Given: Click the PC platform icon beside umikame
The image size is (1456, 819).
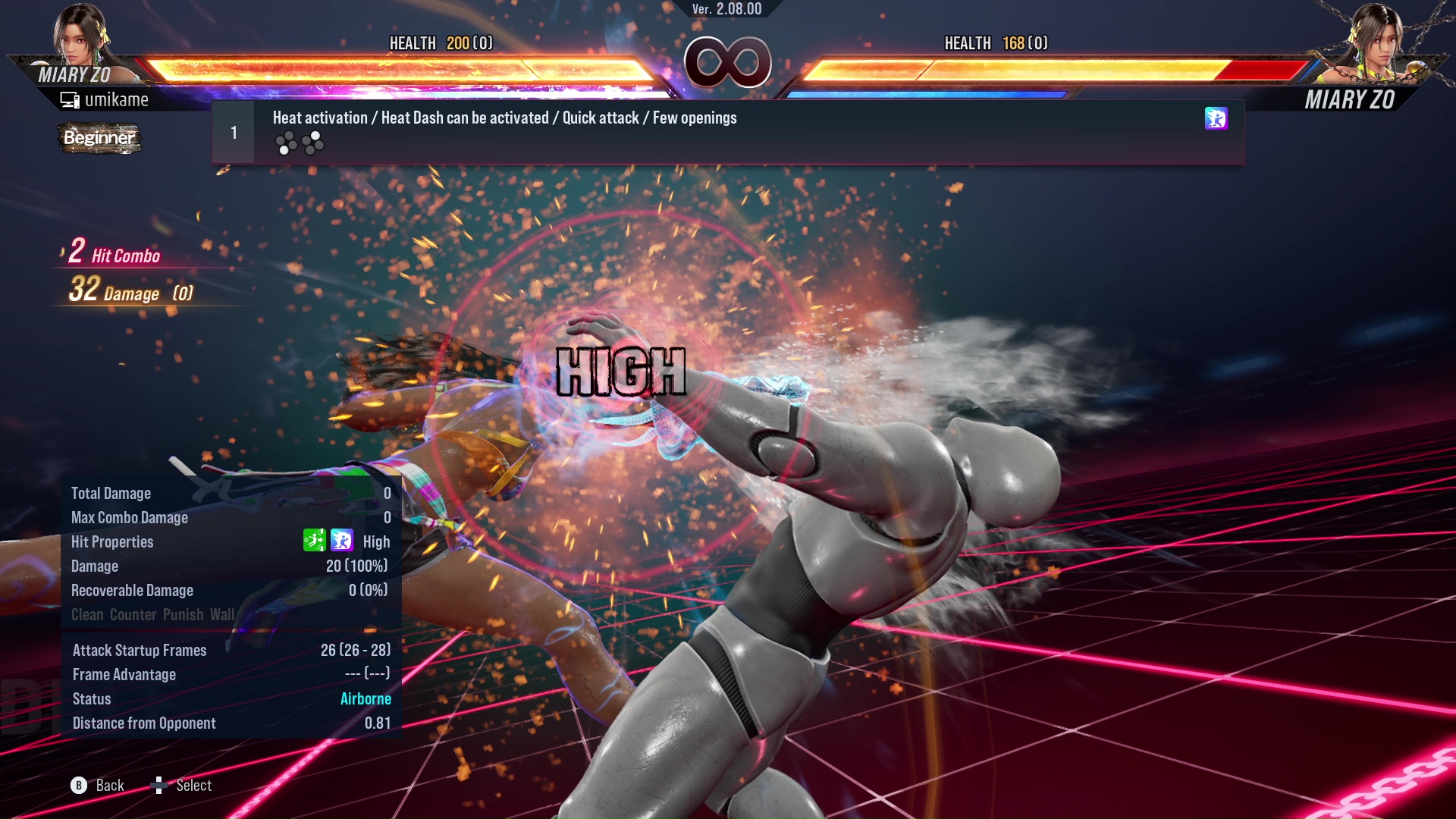Looking at the screenshot, I should pos(69,99).
